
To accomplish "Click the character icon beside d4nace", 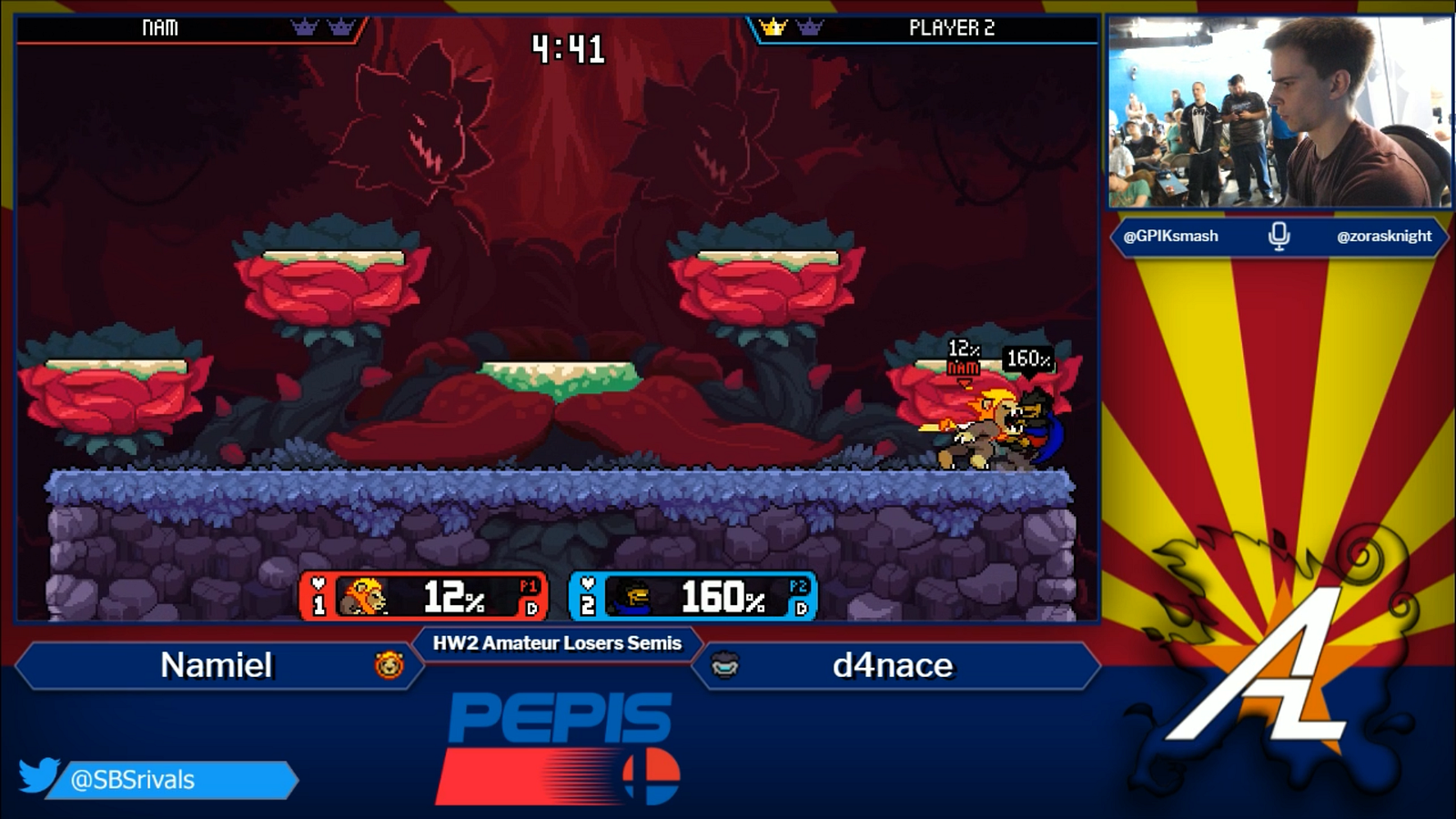I will point(724,665).
